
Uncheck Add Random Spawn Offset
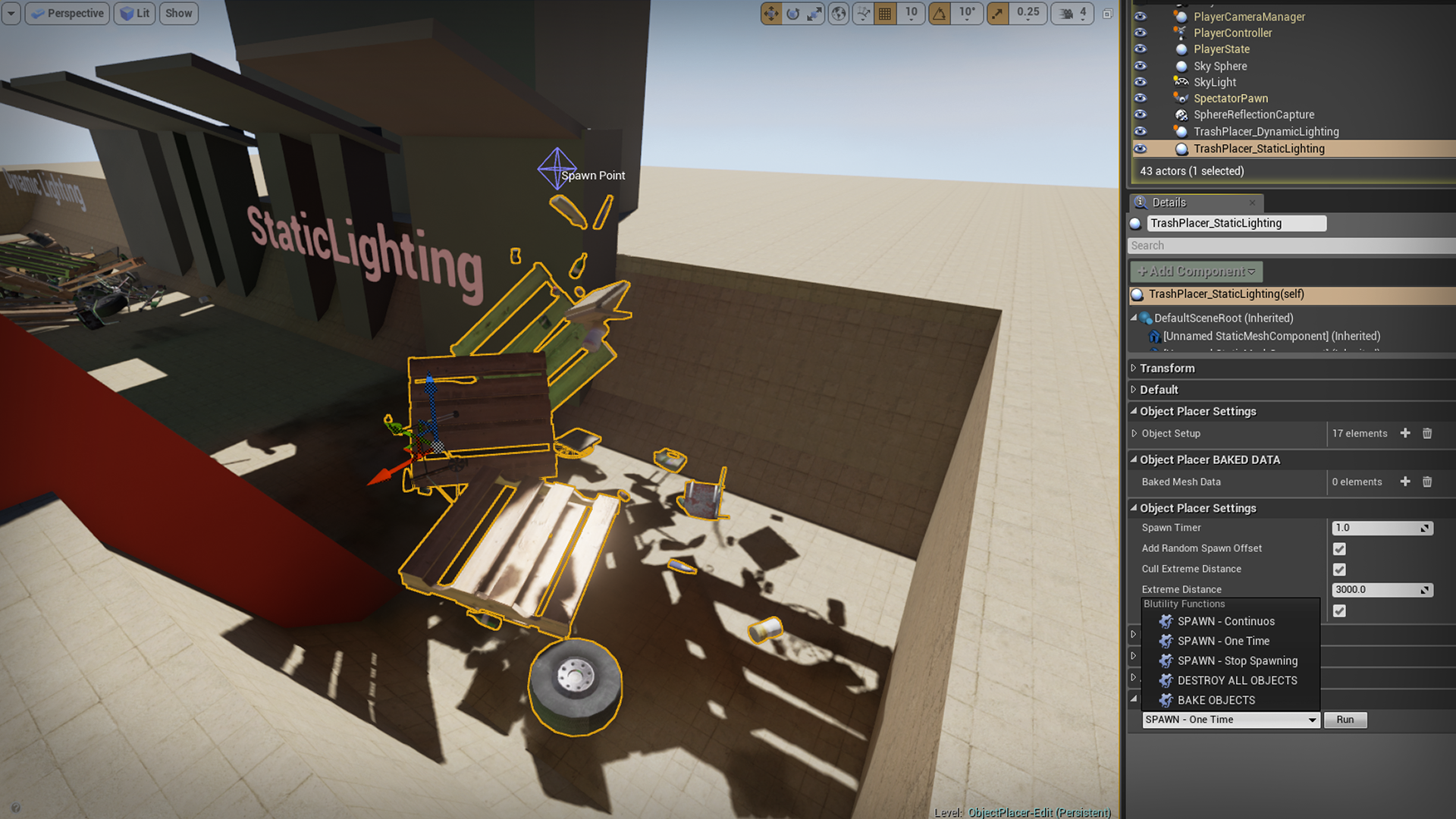[x=1339, y=548]
